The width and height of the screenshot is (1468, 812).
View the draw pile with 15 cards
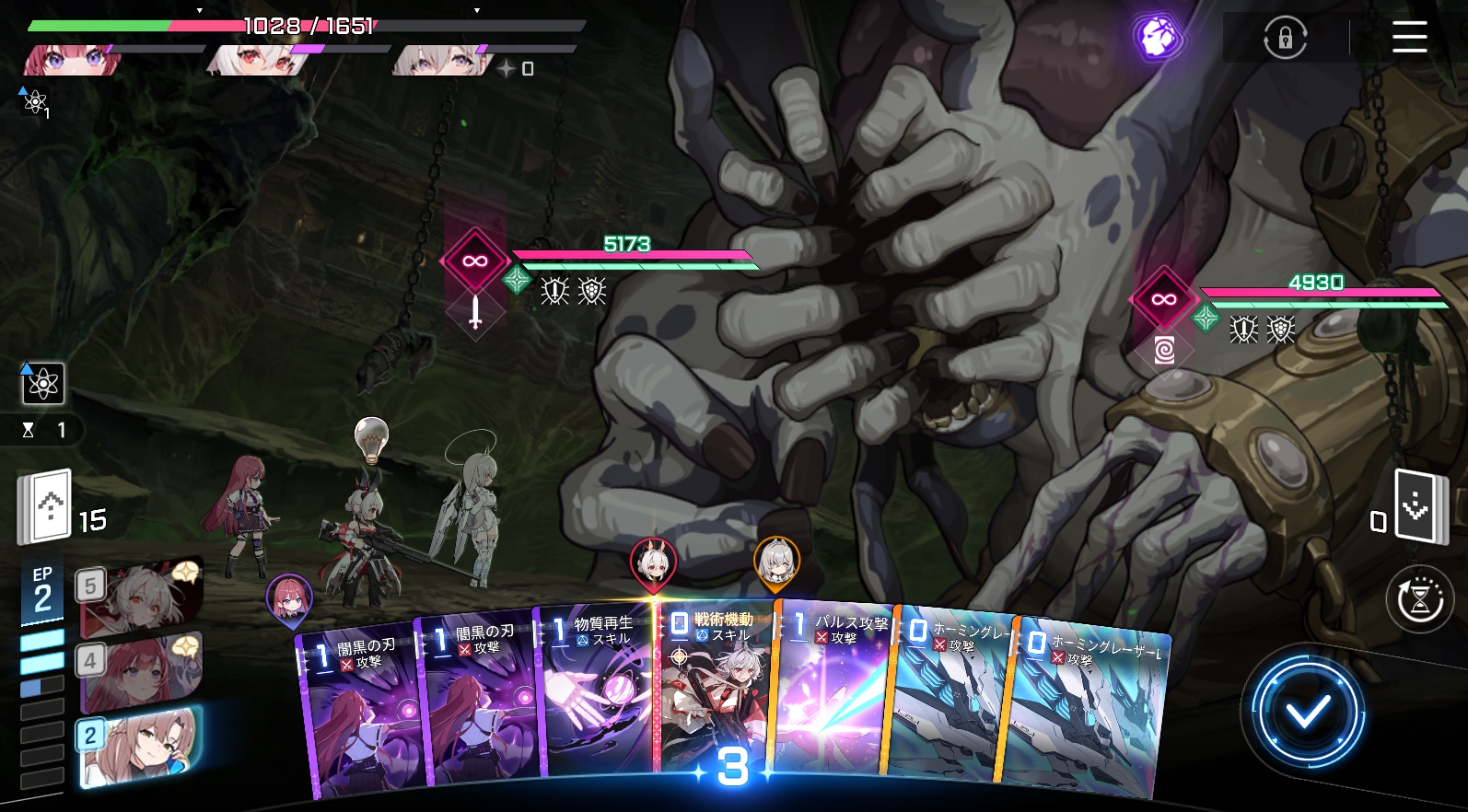[46, 507]
